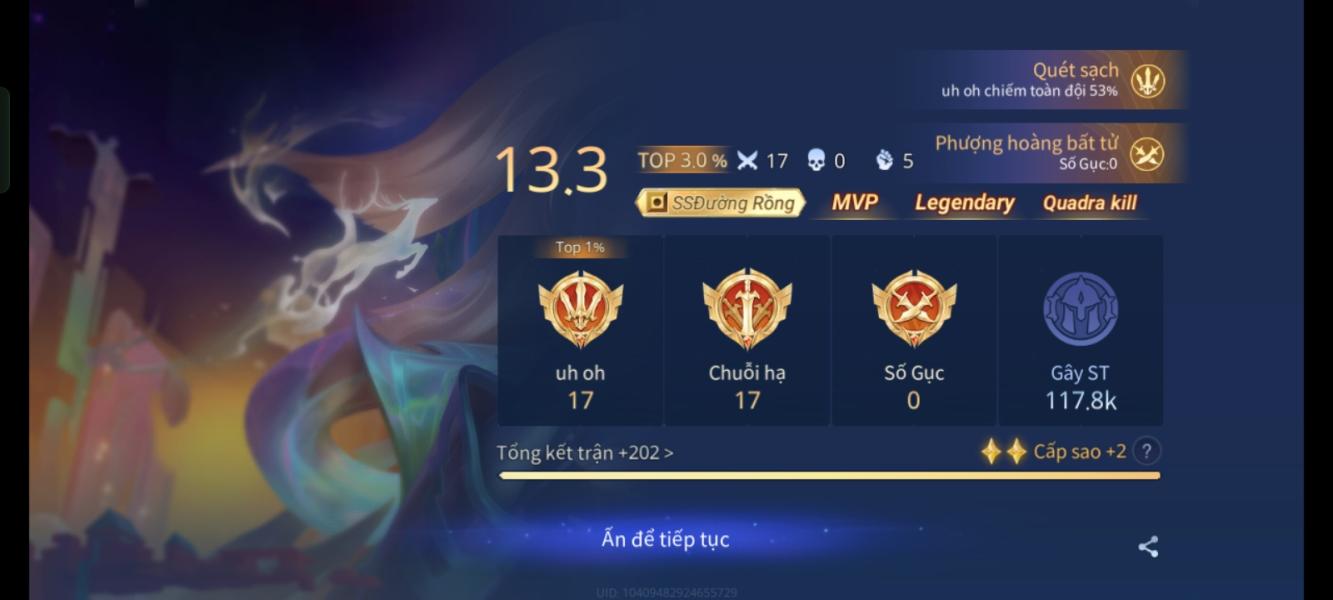The width and height of the screenshot is (1333, 600).
Task: Click the SSĐường Rồng rank badge
Action: coord(721,203)
